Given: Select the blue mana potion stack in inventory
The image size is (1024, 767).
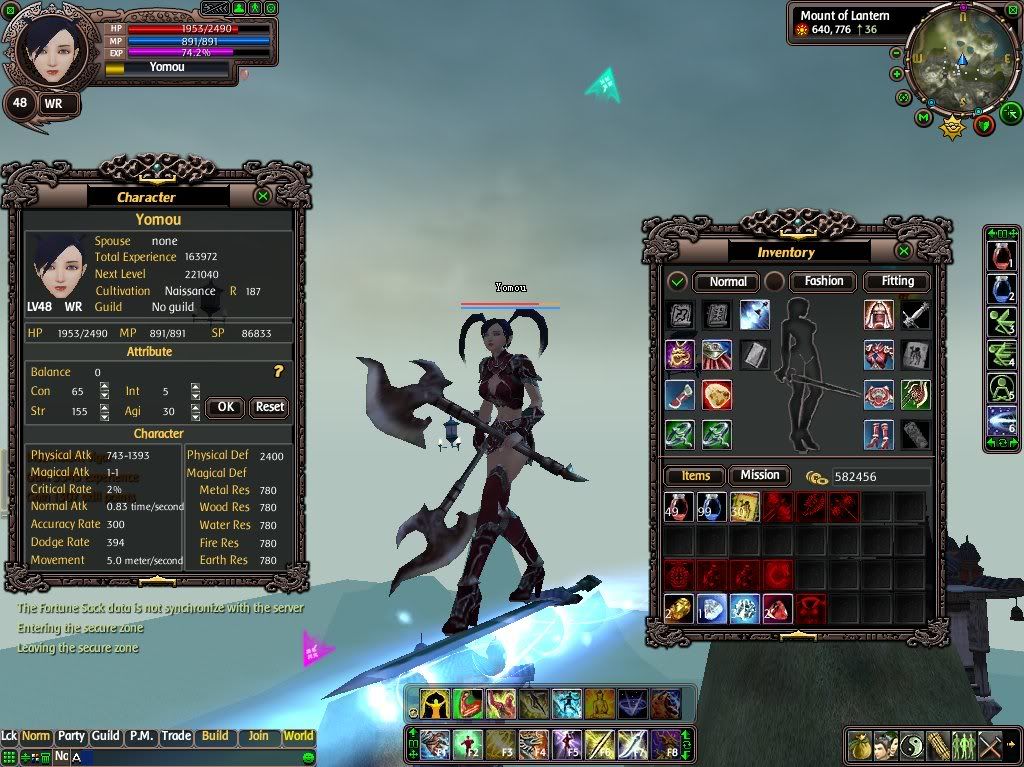Looking at the screenshot, I should pos(711,506).
